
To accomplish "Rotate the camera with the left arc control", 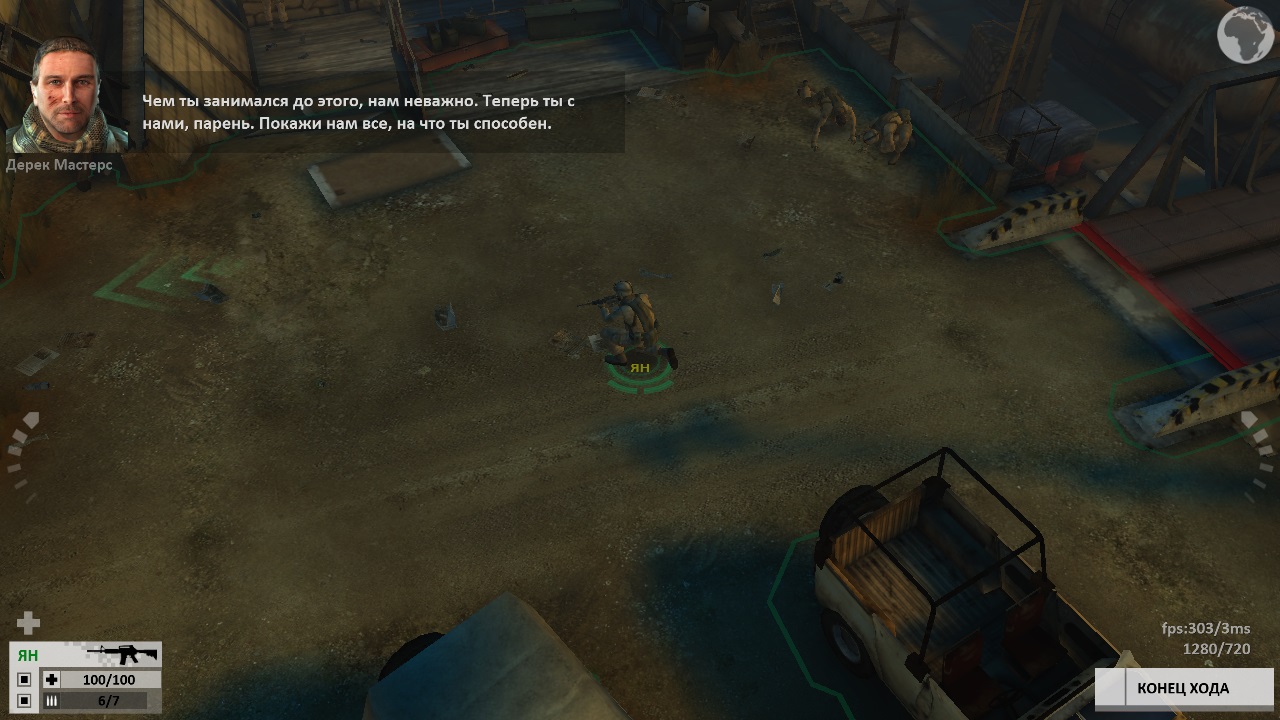I will (24, 456).
